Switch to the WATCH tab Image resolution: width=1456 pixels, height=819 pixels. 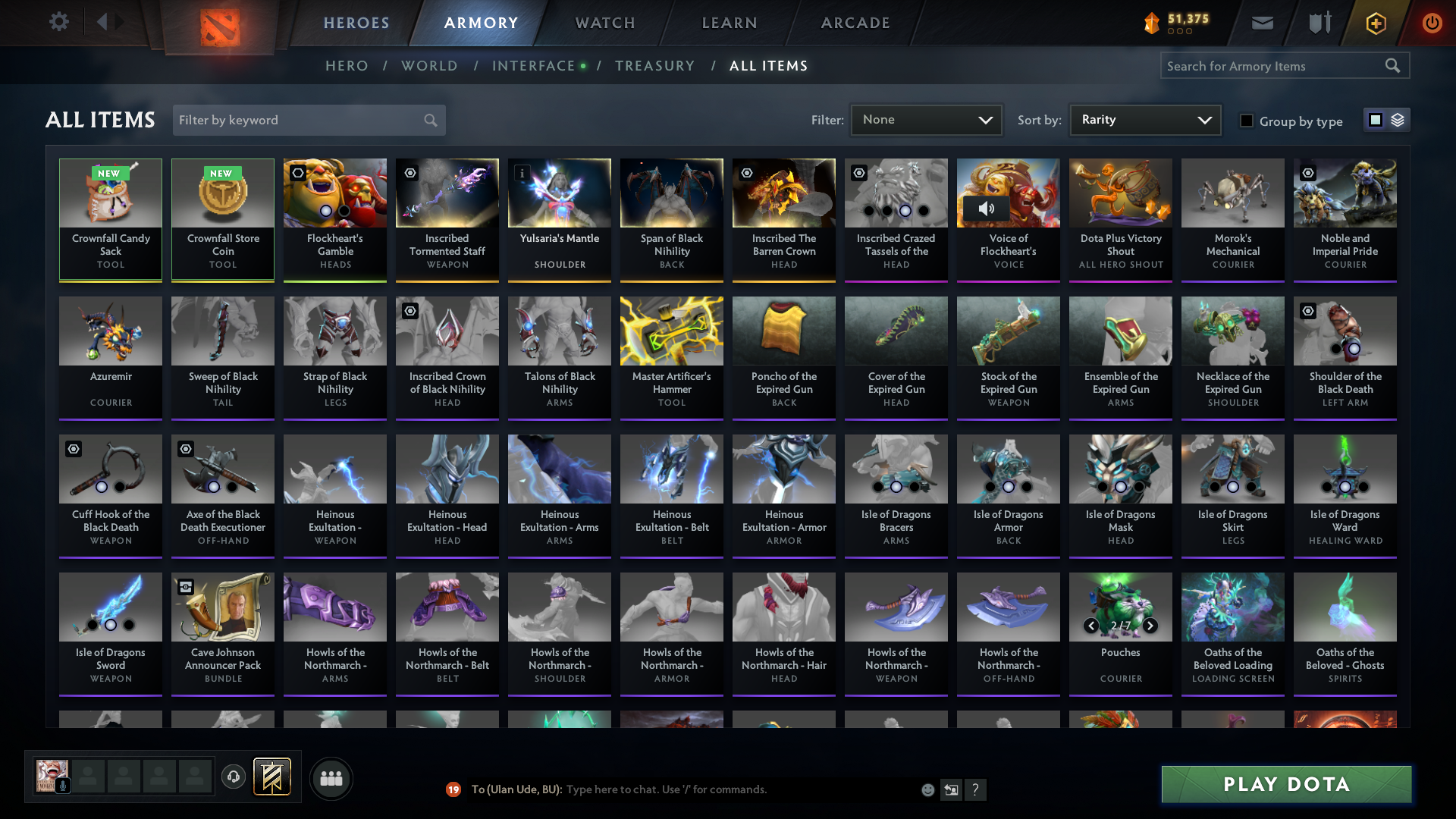(x=604, y=23)
